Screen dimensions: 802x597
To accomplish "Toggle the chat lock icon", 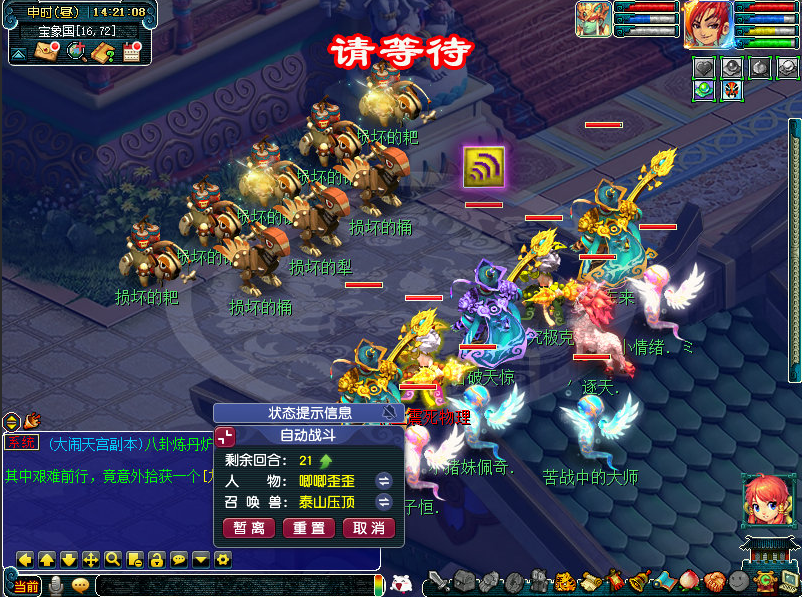I will (157, 559).
